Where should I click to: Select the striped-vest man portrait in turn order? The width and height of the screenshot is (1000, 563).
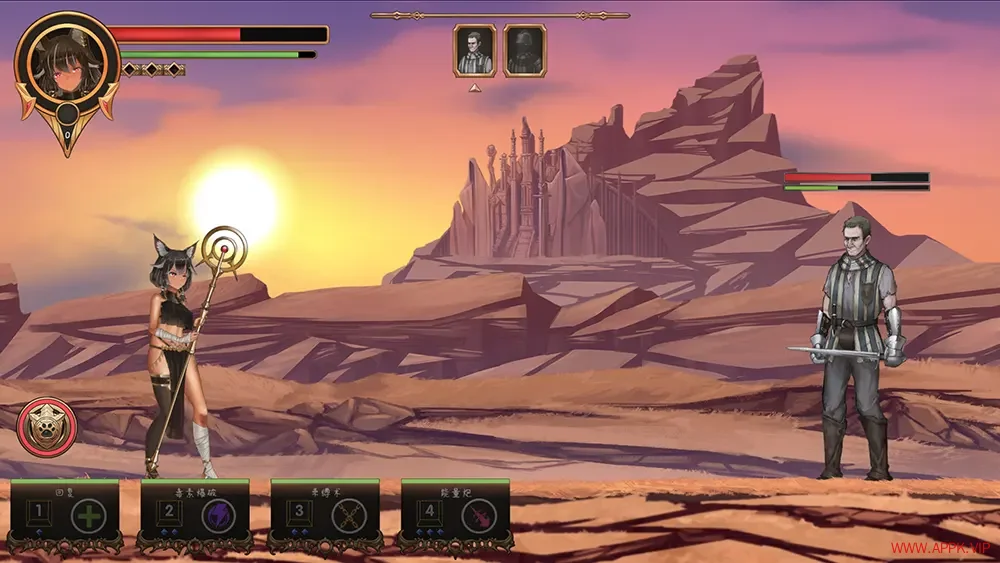(475, 51)
